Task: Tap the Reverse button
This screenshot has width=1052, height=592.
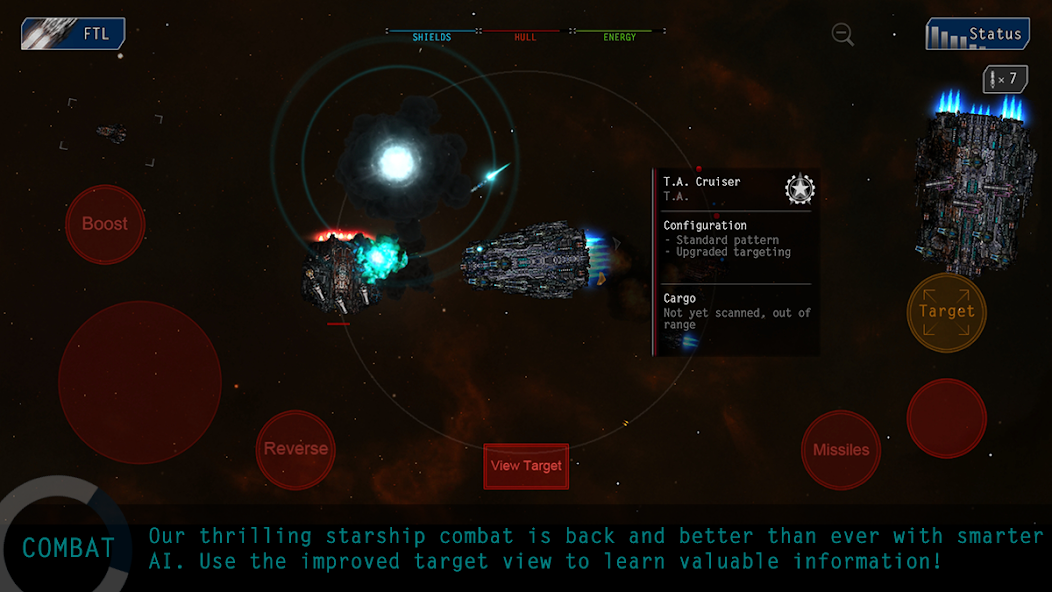Action: pos(295,449)
